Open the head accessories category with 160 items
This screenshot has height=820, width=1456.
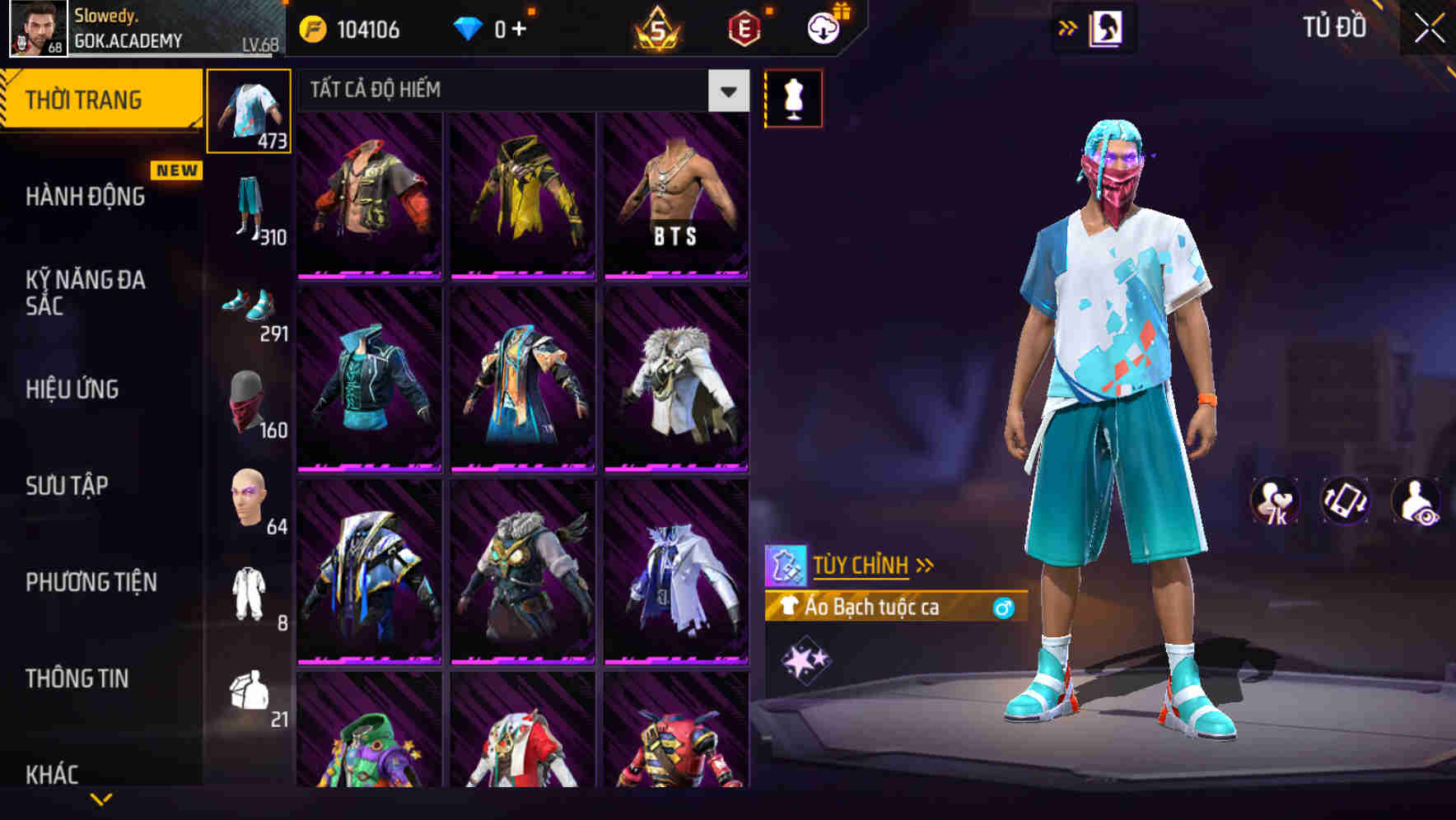249,403
